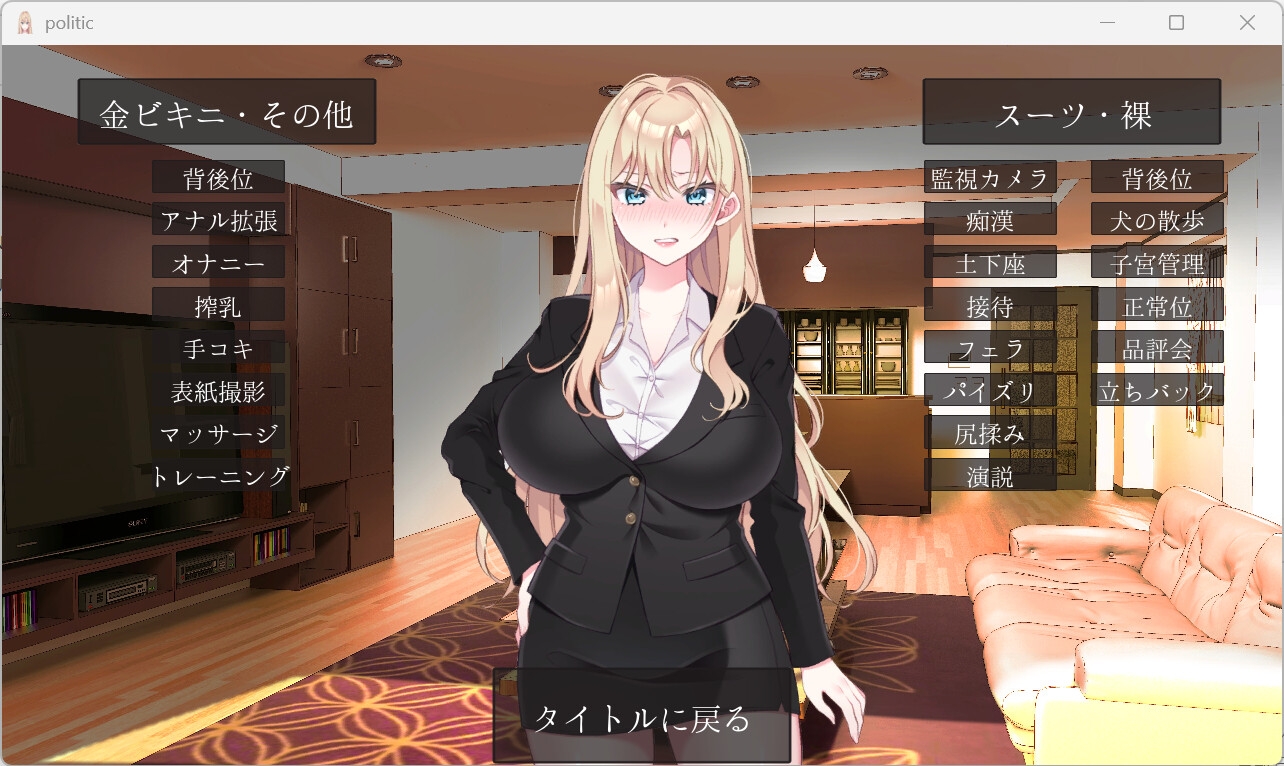Maximize the politic window
Image resolution: width=1284 pixels, height=766 pixels.
pos(1176,23)
